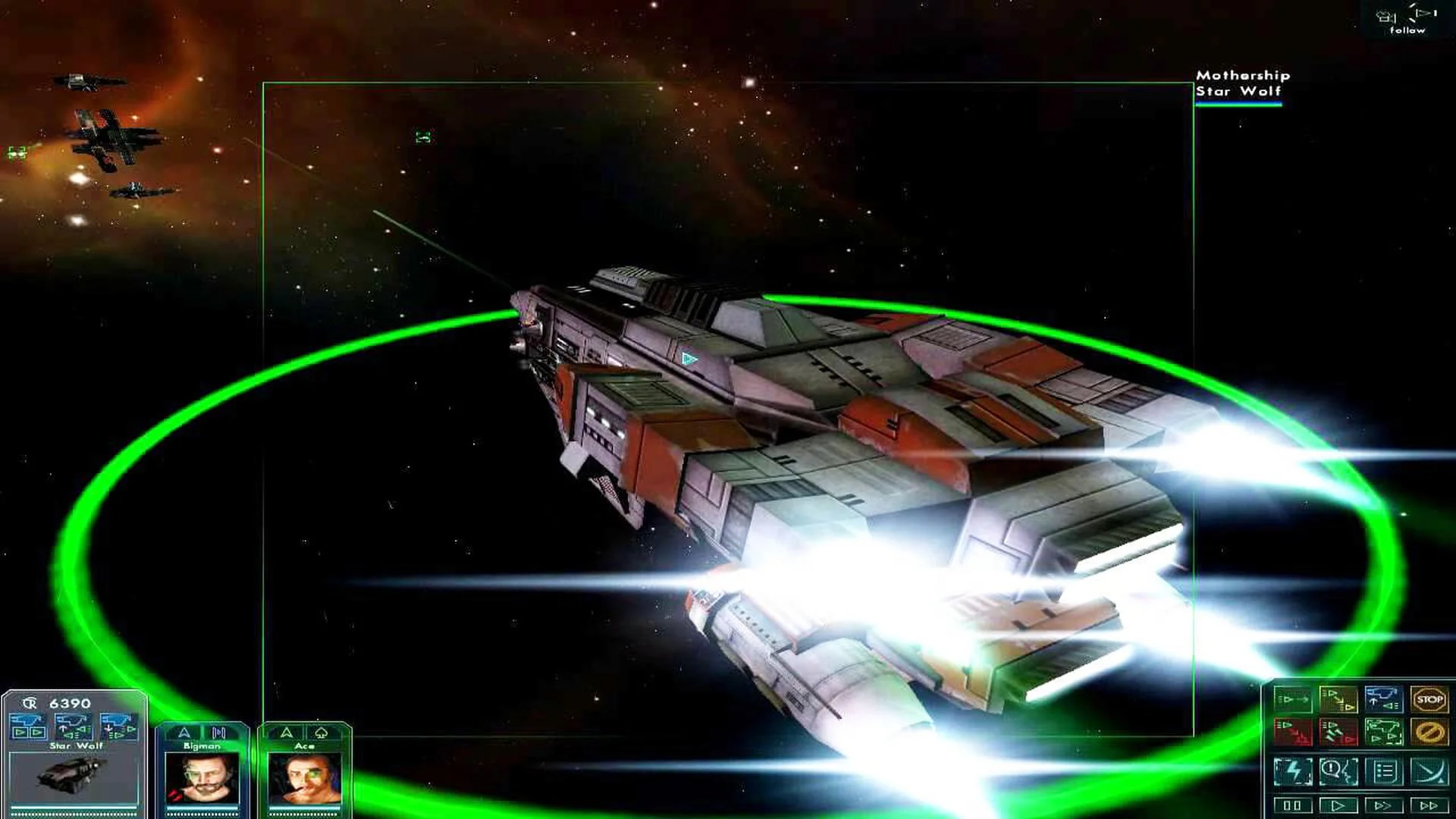Select the yellow escort order icon

click(1339, 699)
